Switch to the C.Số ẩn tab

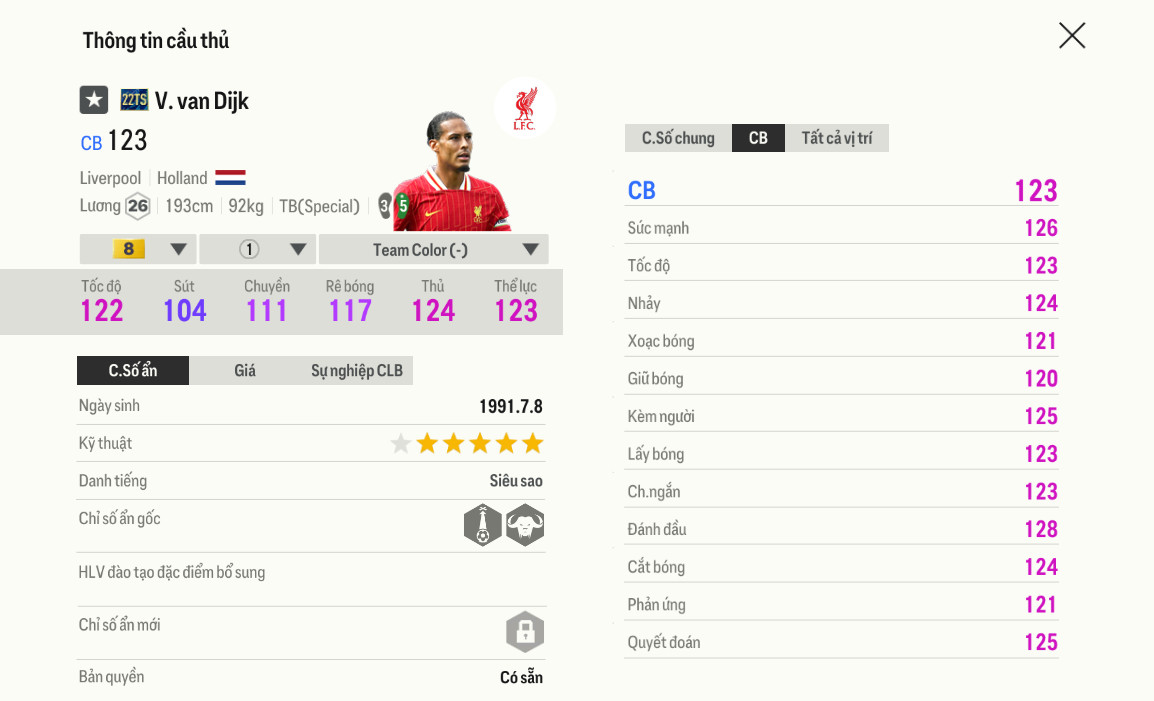133,371
